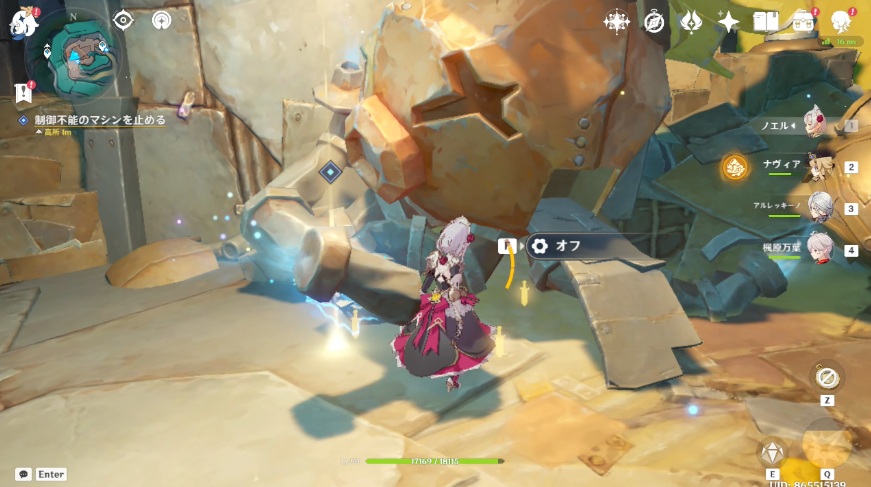Open the adventurer handbook book icon
The width and height of the screenshot is (871, 487).
pyautogui.click(x=765, y=22)
